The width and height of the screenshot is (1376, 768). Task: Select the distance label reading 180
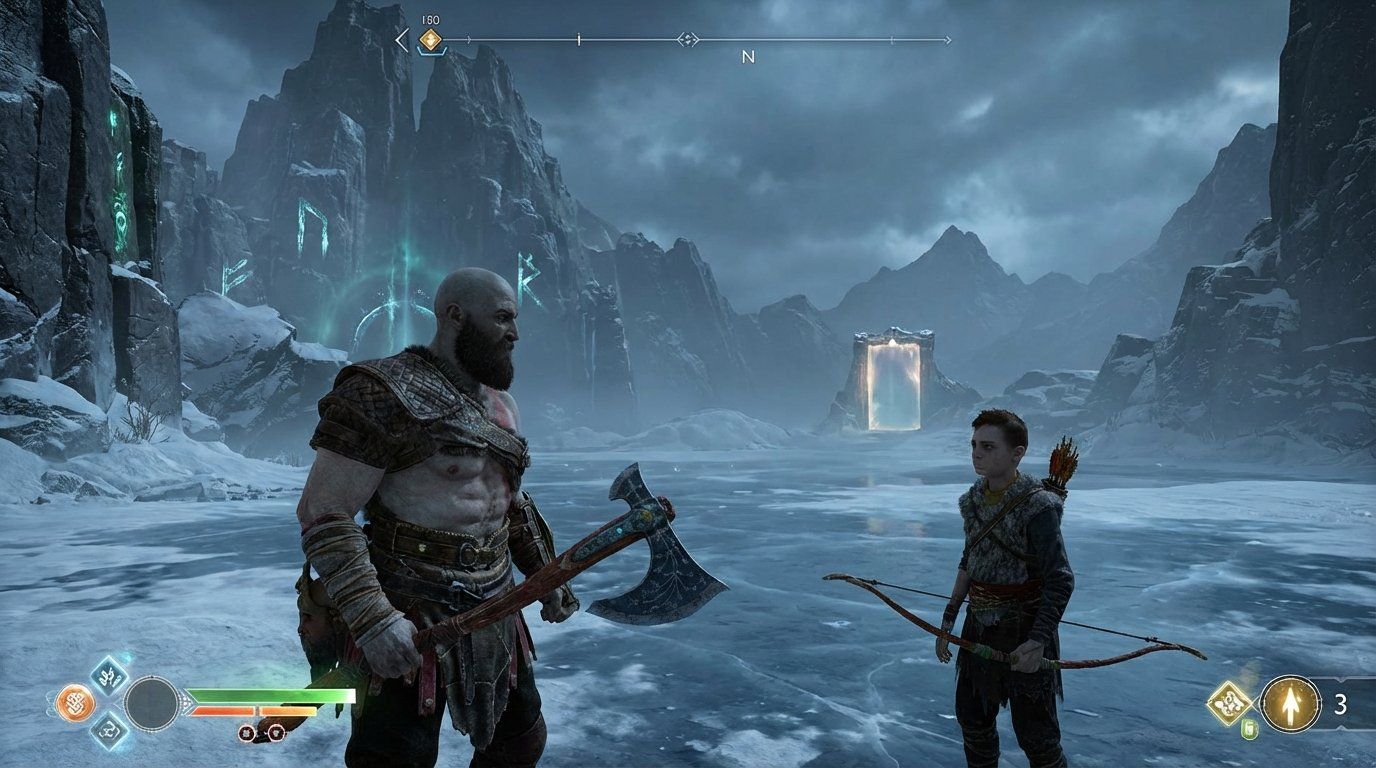(x=429, y=18)
